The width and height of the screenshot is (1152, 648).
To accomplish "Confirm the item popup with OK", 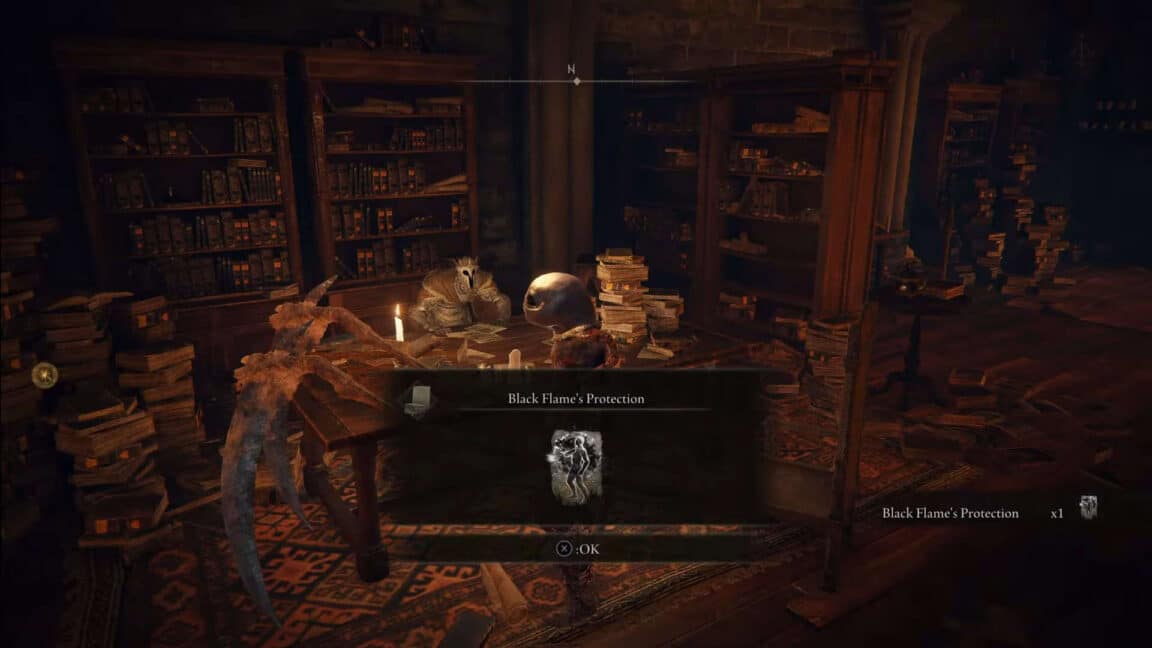I will tap(577, 548).
